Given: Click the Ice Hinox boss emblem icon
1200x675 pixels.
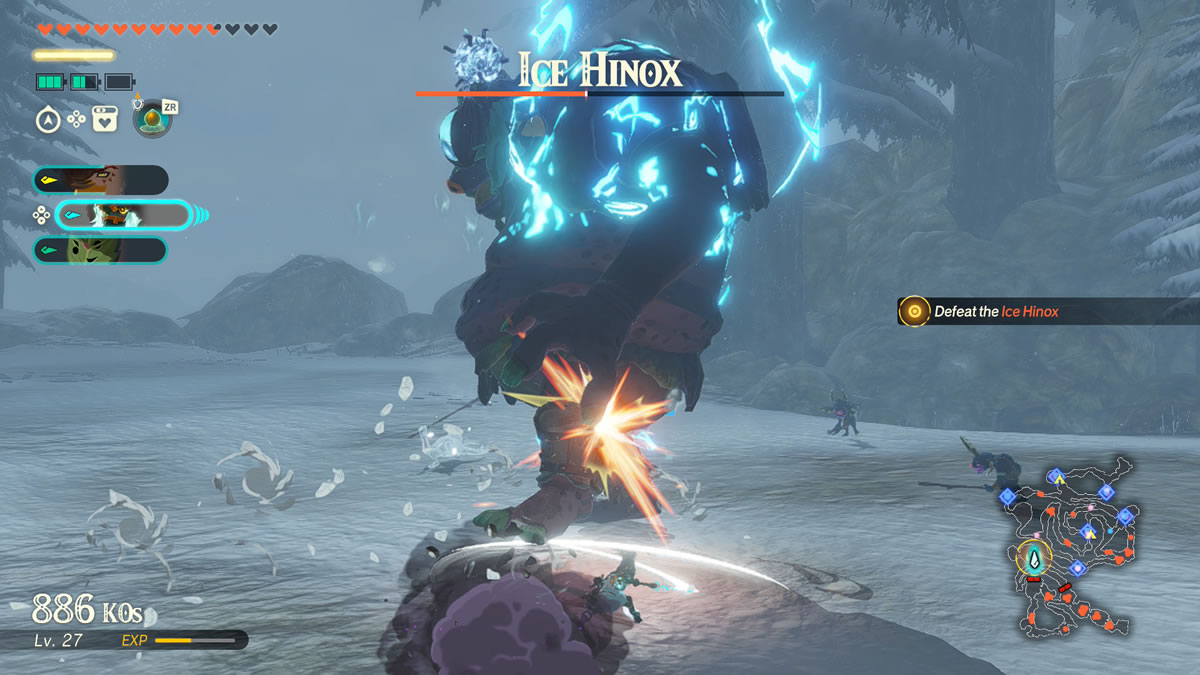Looking at the screenshot, I should tap(475, 62).
